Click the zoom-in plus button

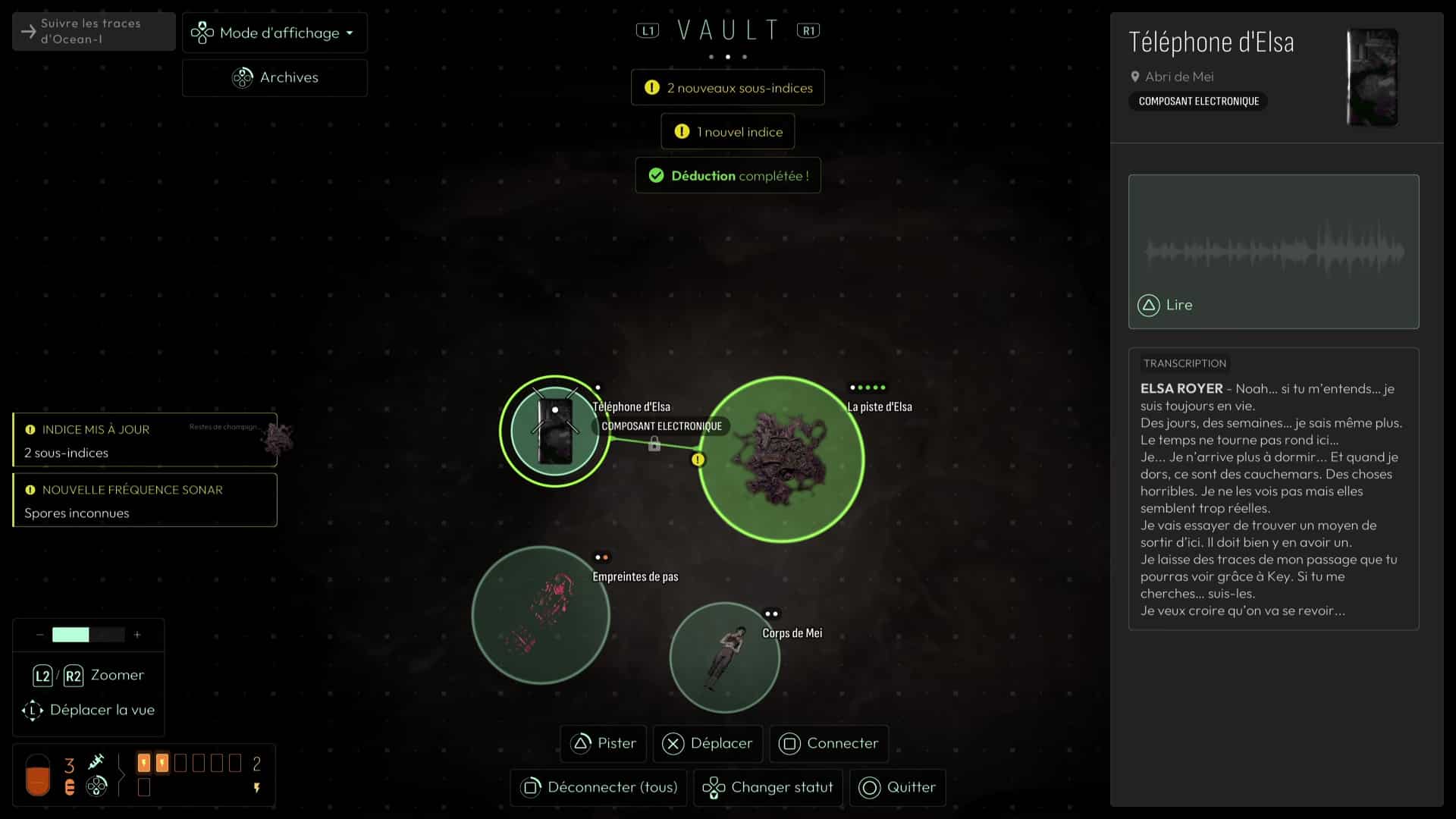click(x=137, y=635)
